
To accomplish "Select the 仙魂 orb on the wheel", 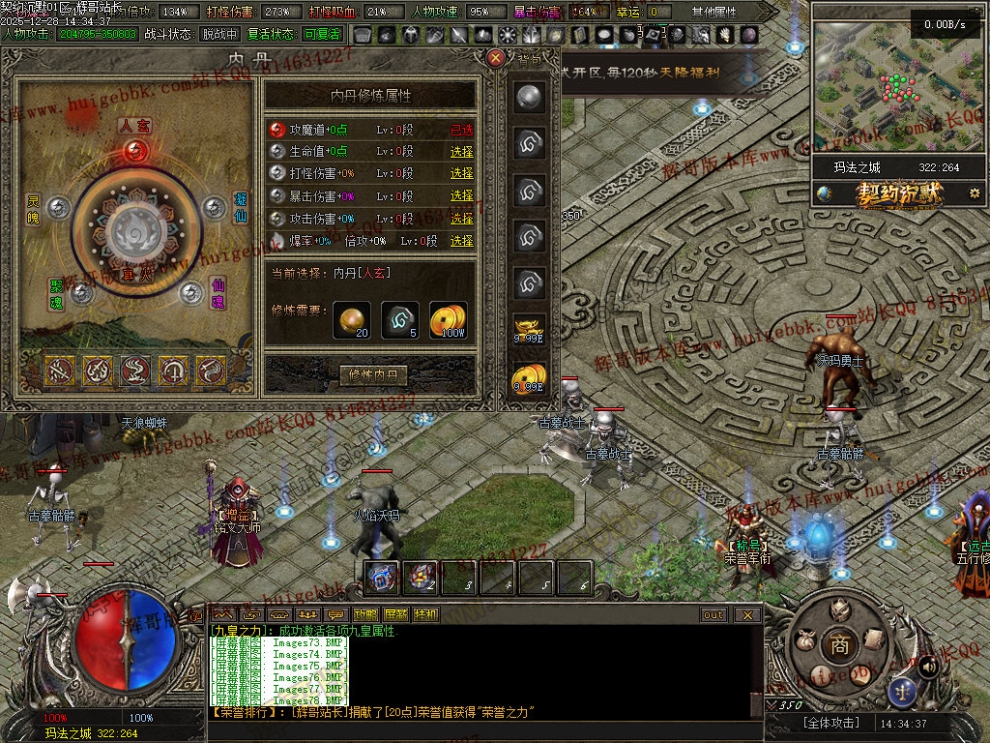I will (x=191, y=292).
